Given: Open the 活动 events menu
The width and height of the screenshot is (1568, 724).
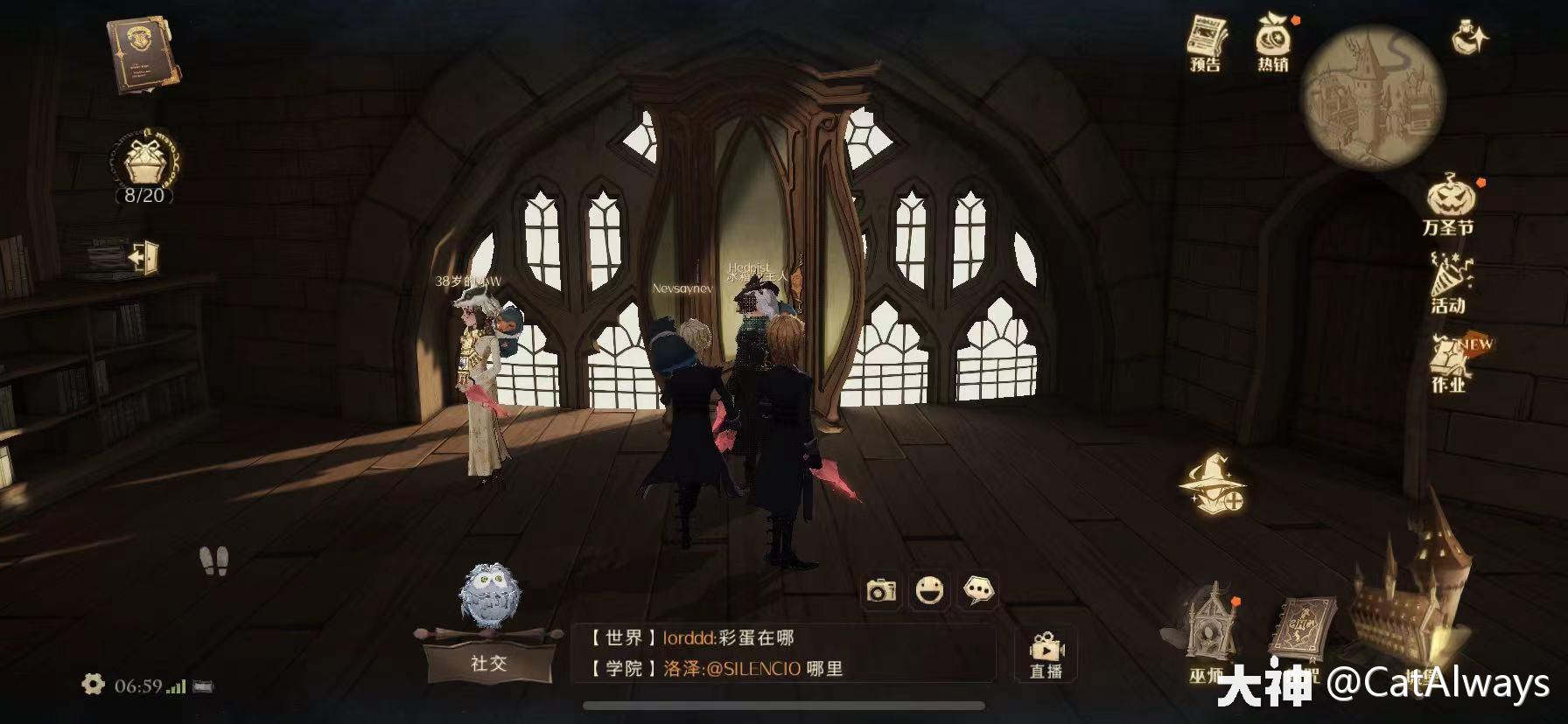Looking at the screenshot, I should pos(1449,283).
